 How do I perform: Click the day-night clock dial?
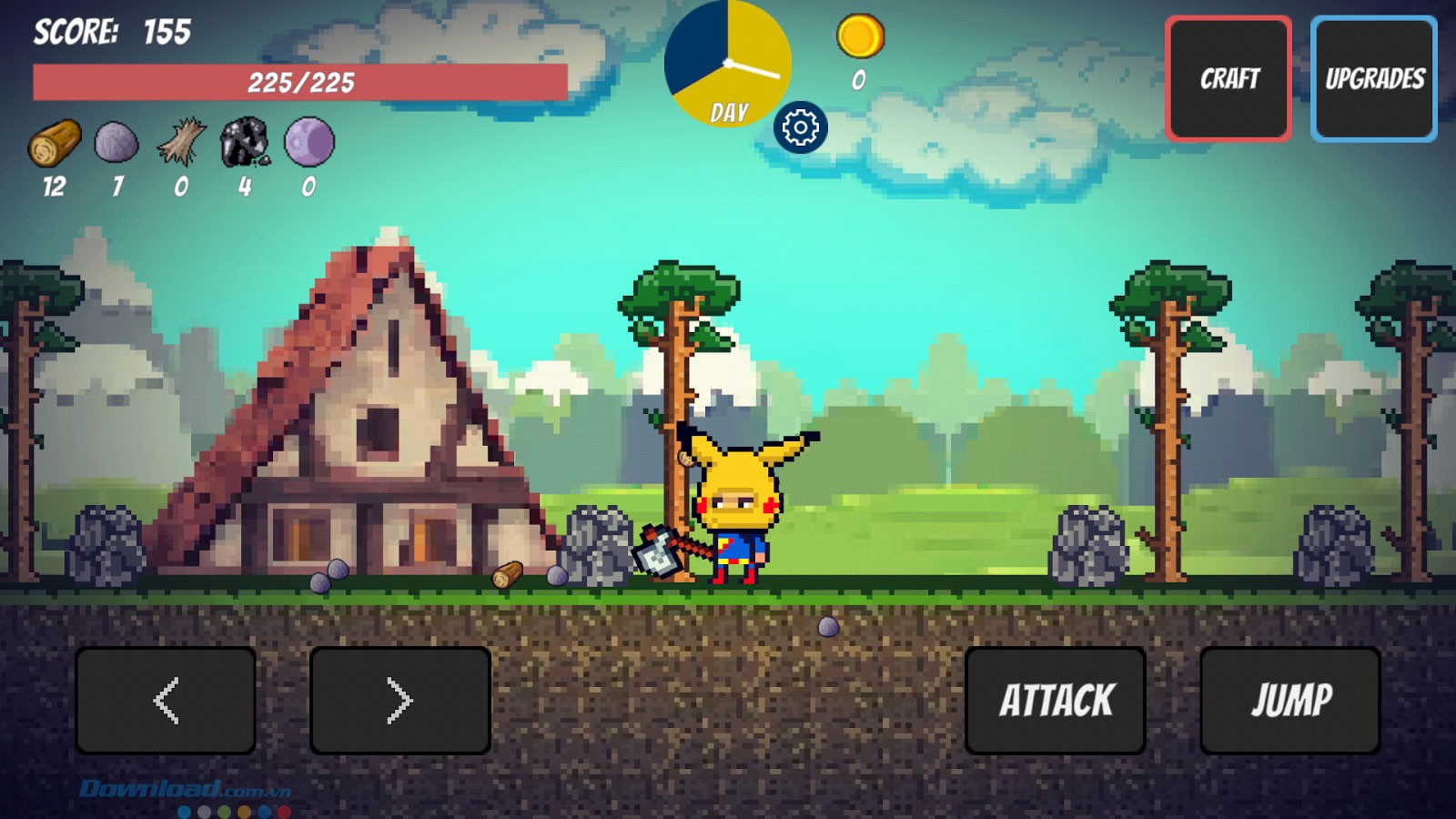[x=728, y=64]
